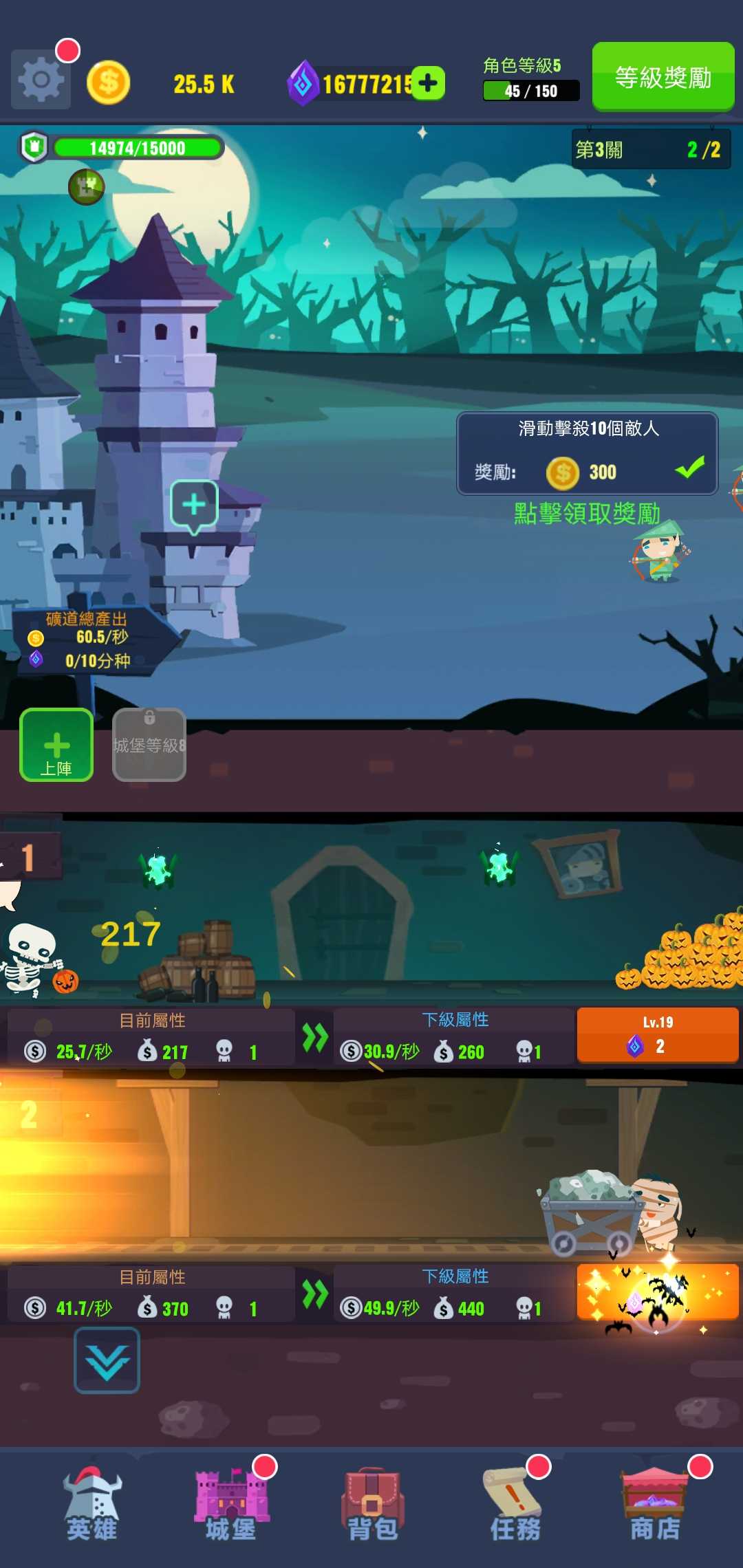Upgrade mine floor 1 via Lv.19 button
This screenshot has height=1568, width=743.
(x=657, y=1035)
